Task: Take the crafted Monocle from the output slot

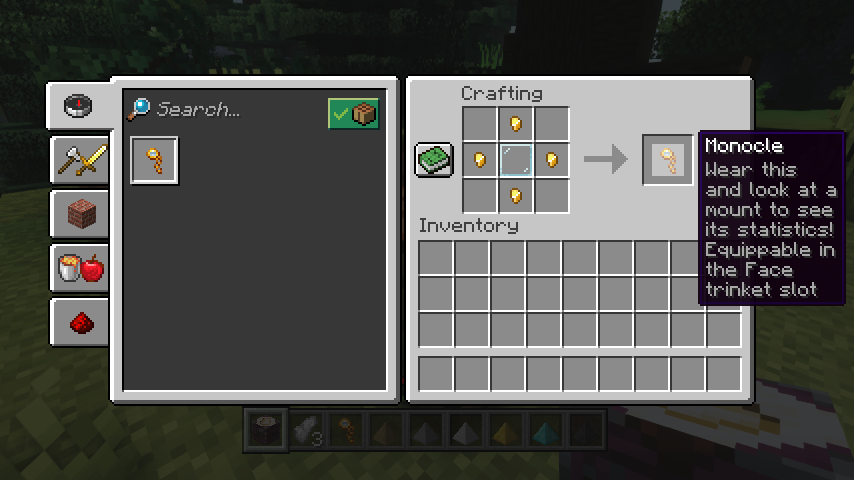Action: [x=667, y=160]
